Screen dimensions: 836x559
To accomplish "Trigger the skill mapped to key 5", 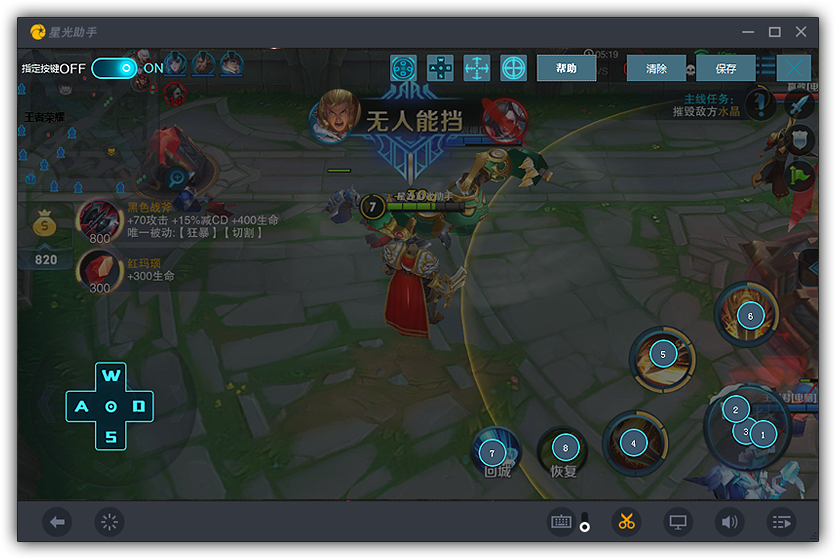I will [662, 354].
